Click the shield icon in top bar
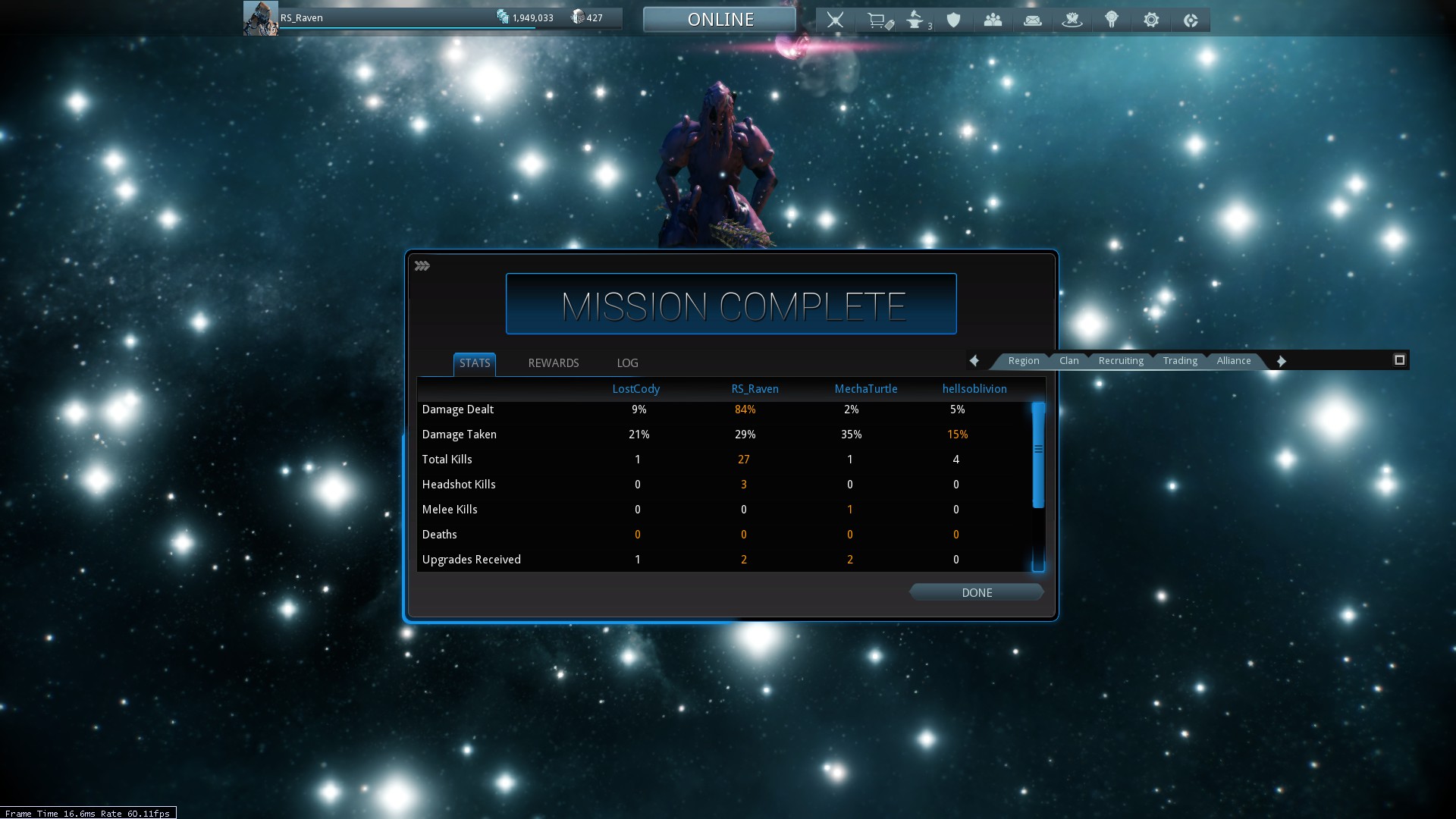This screenshot has width=1456, height=819. click(x=954, y=20)
